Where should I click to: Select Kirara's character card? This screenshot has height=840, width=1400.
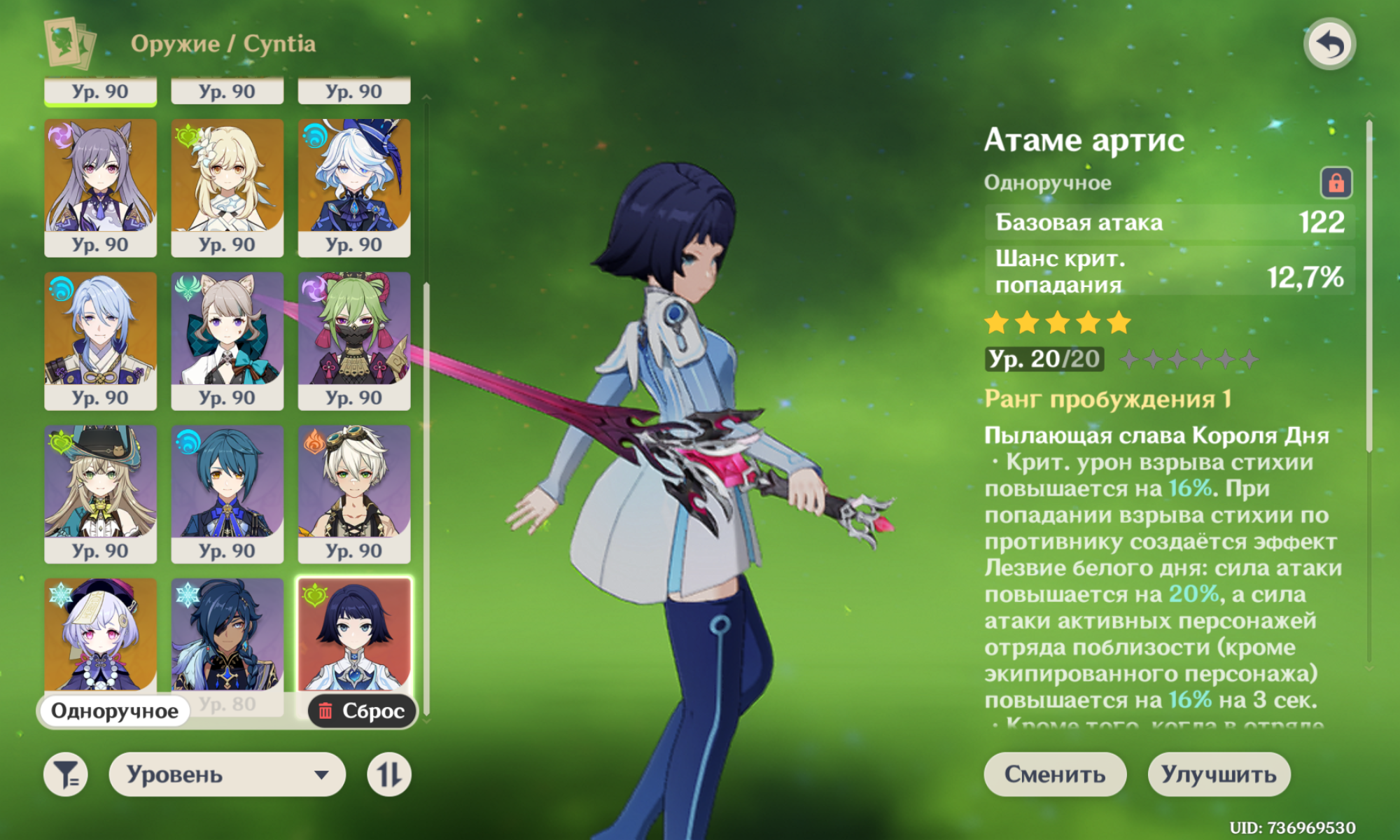101,483
